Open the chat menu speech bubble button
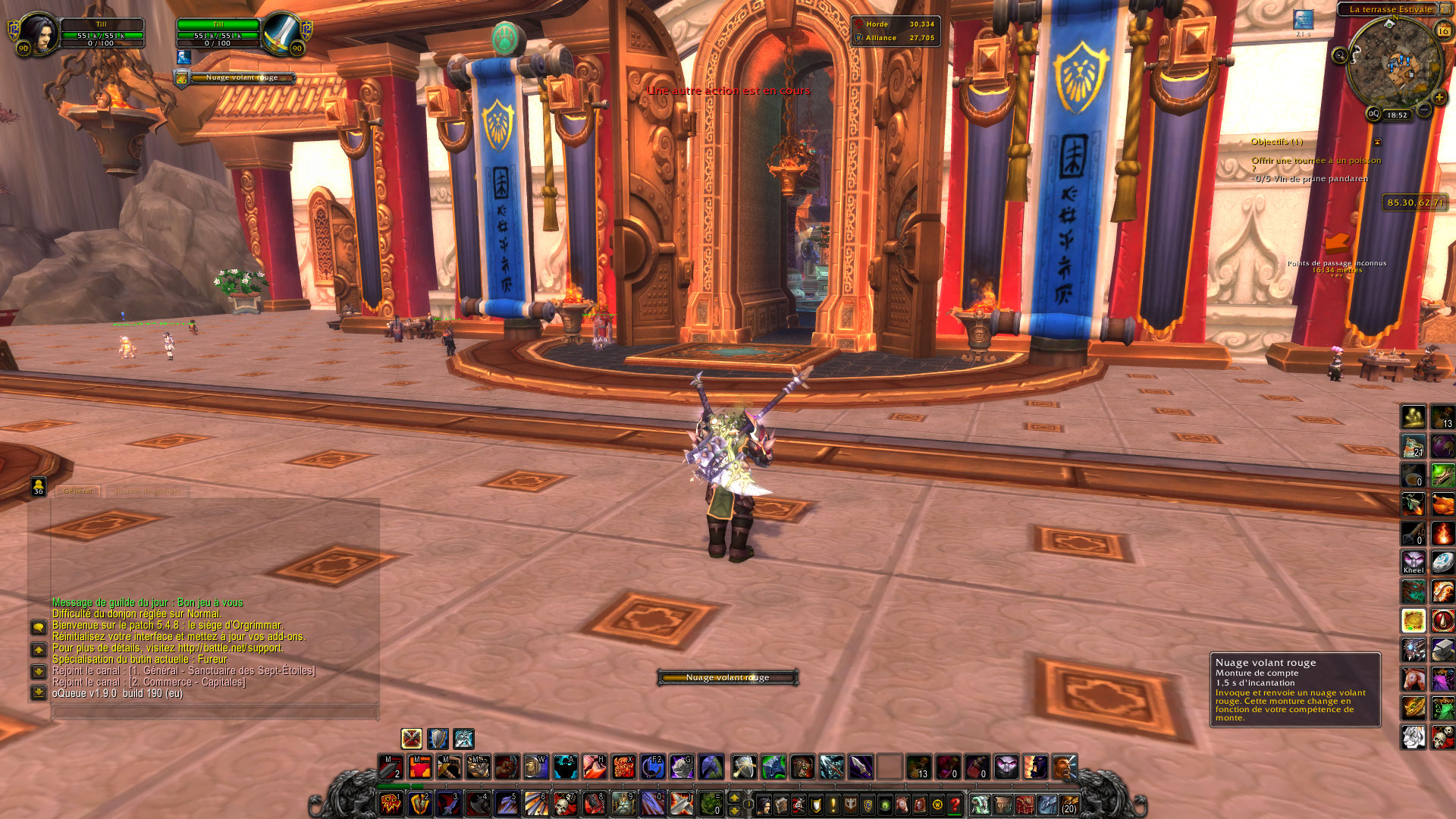 tap(39, 627)
